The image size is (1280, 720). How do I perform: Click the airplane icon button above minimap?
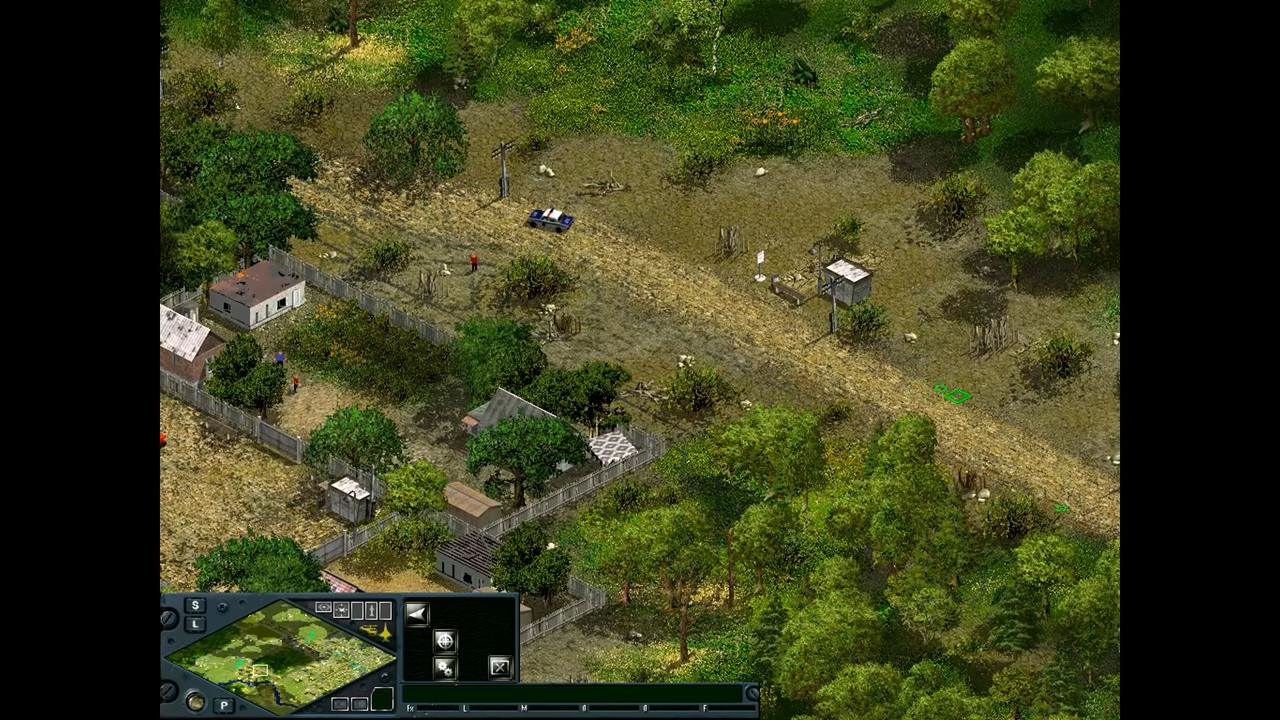click(x=341, y=610)
